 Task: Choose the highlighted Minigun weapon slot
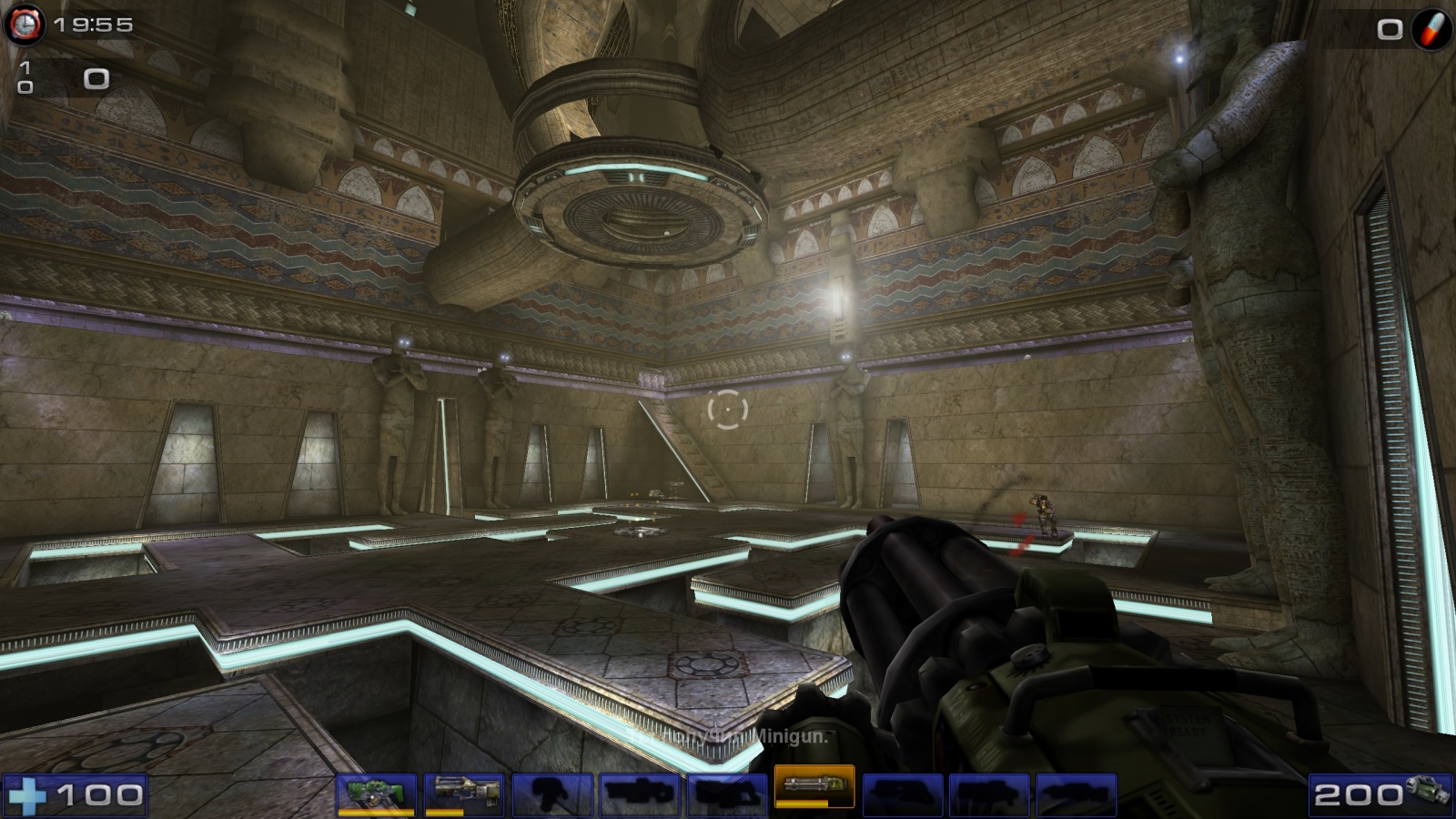(x=814, y=787)
